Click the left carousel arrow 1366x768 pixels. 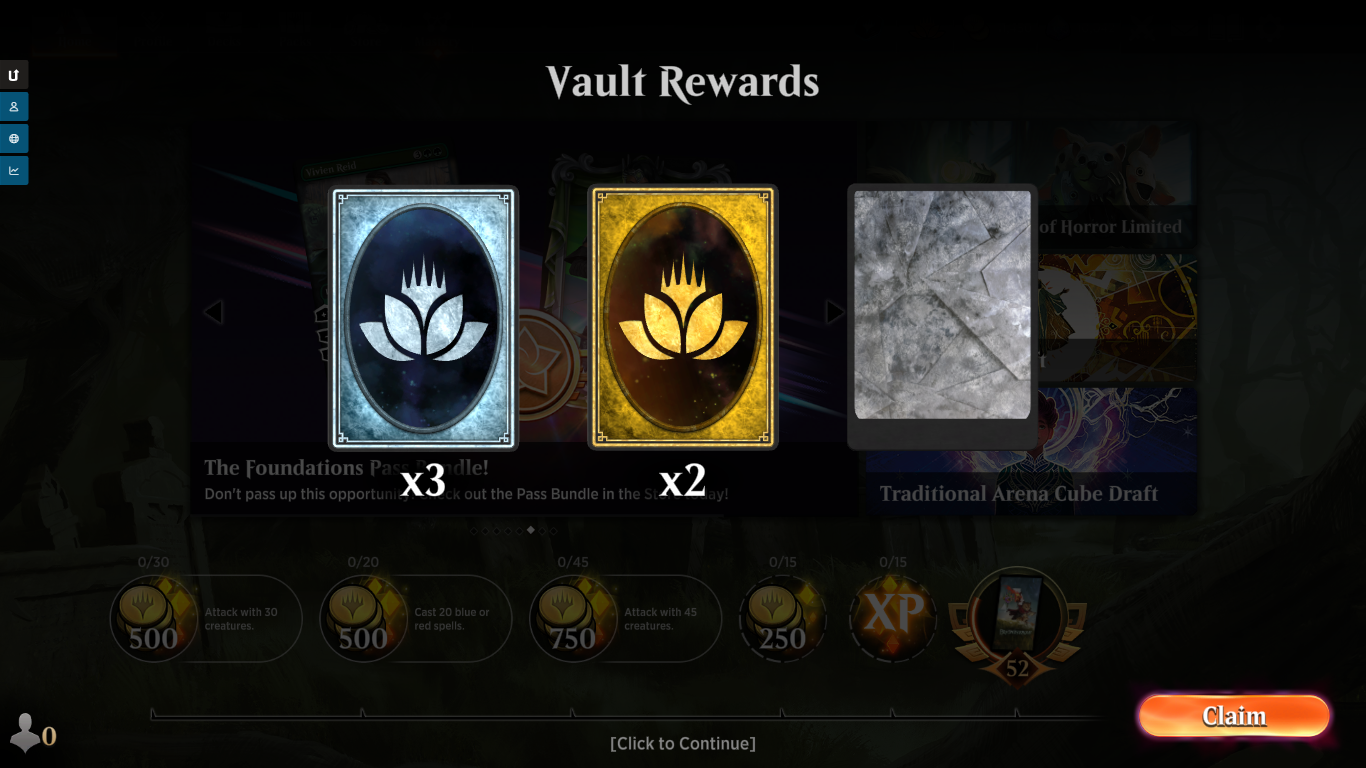214,312
